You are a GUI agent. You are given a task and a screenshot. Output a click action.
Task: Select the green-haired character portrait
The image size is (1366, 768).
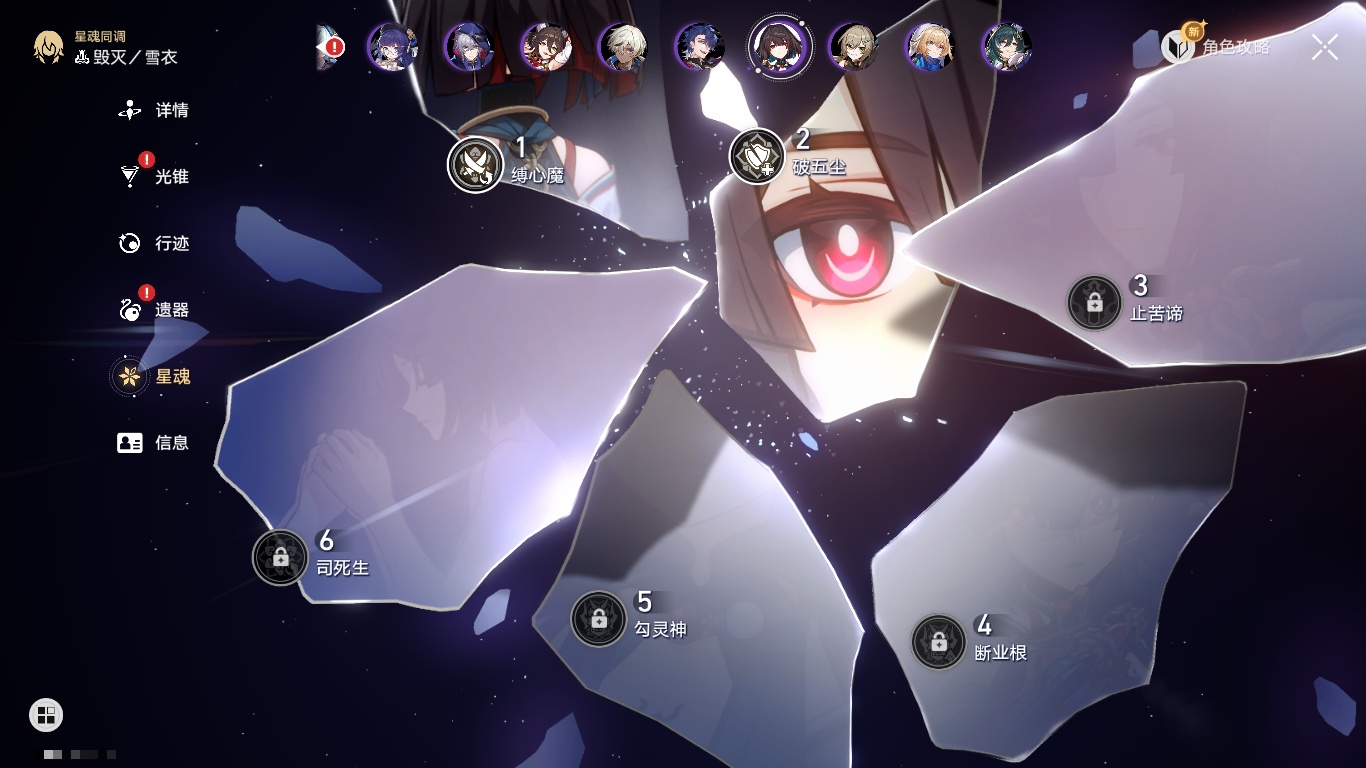click(x=1006, y=47)
